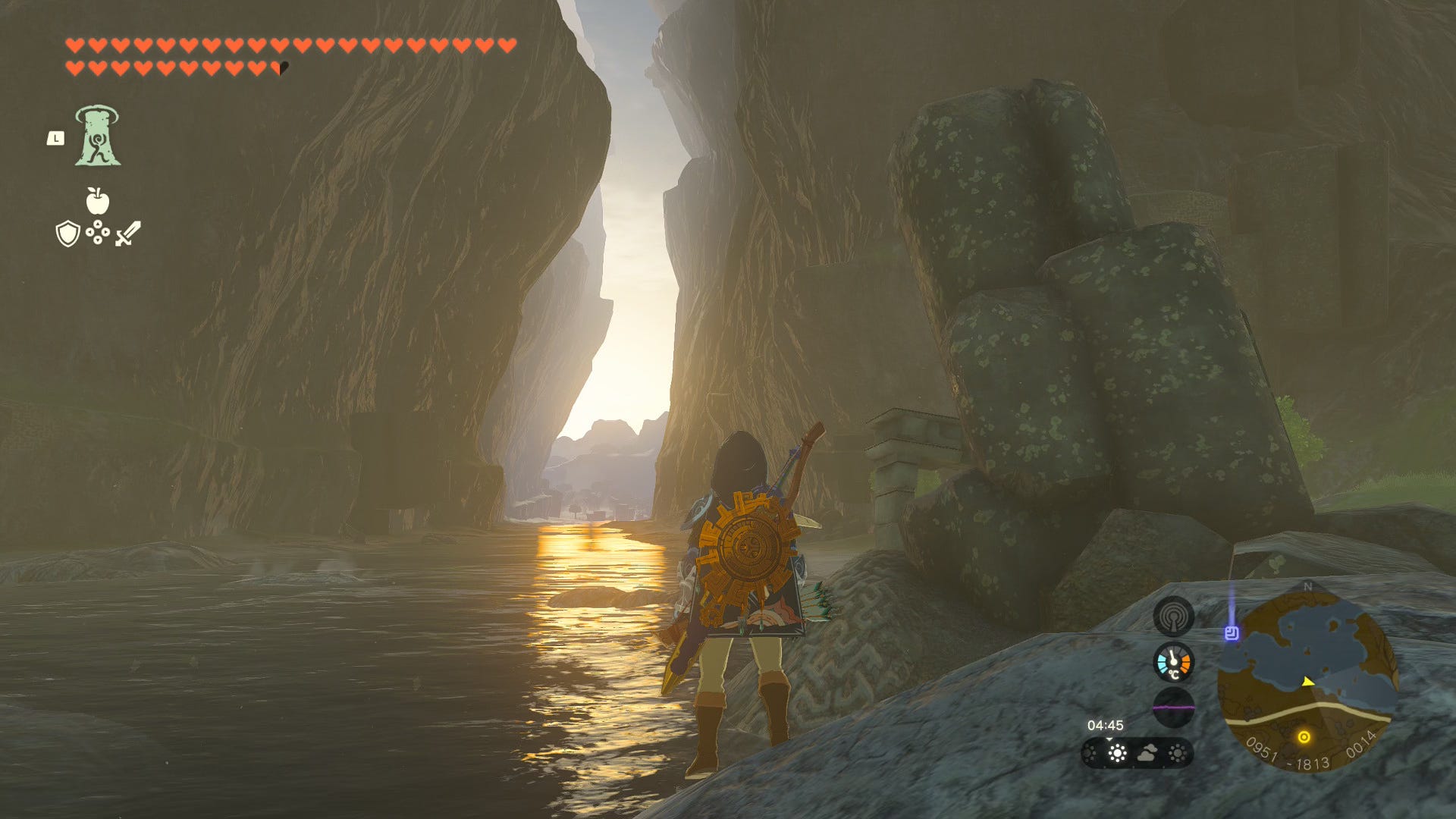Image resolution: width=1456 pixels, height=819 pixels.
Task: Choose the shield equipment icon
Action: tap(68, 234)
